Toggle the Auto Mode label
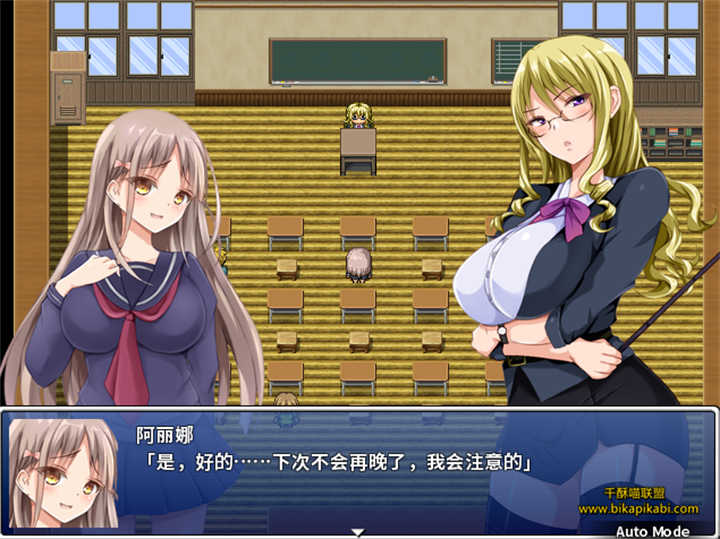Screen dimensions: 720x539 tap(652, 530)
